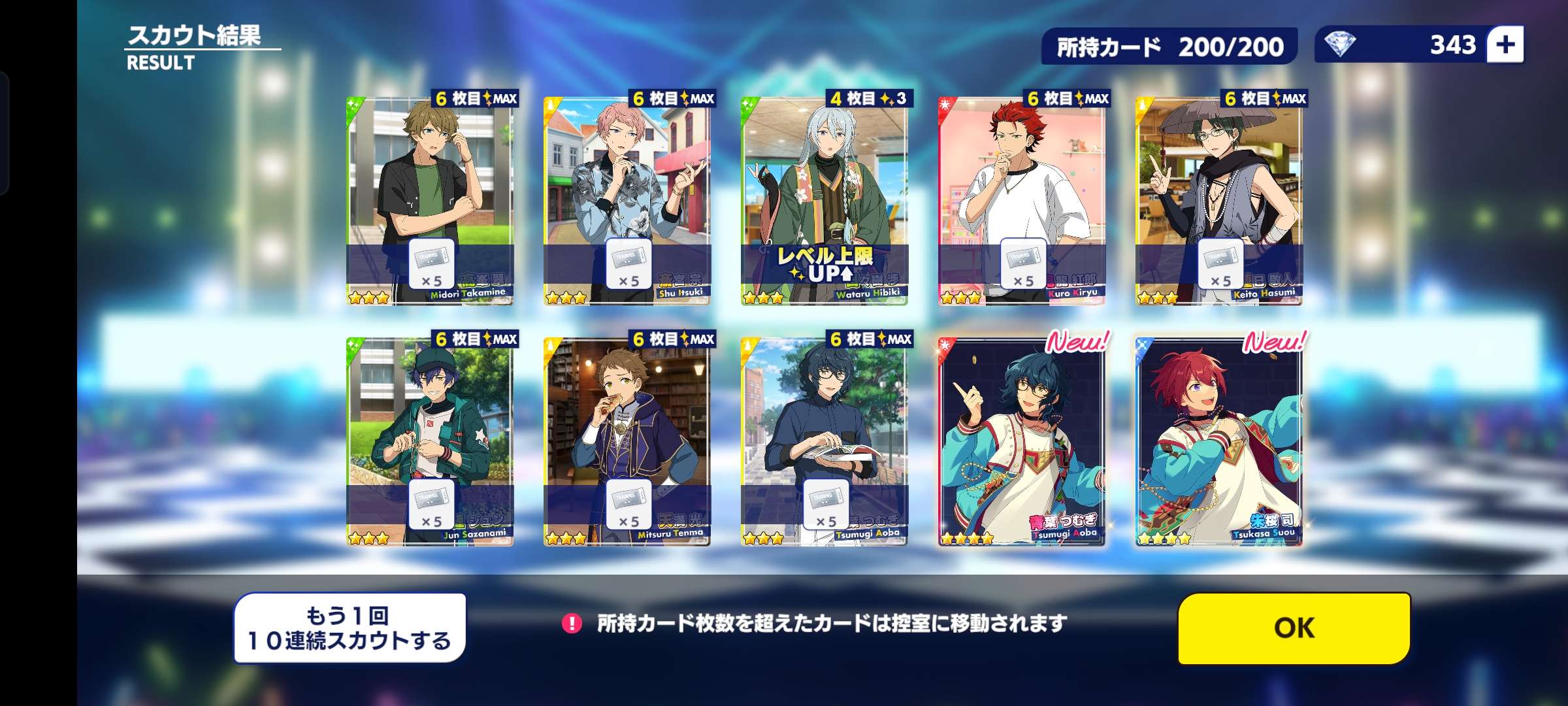View the Mitsuru Tenma card
The image size is (1568, 706).
627,441
